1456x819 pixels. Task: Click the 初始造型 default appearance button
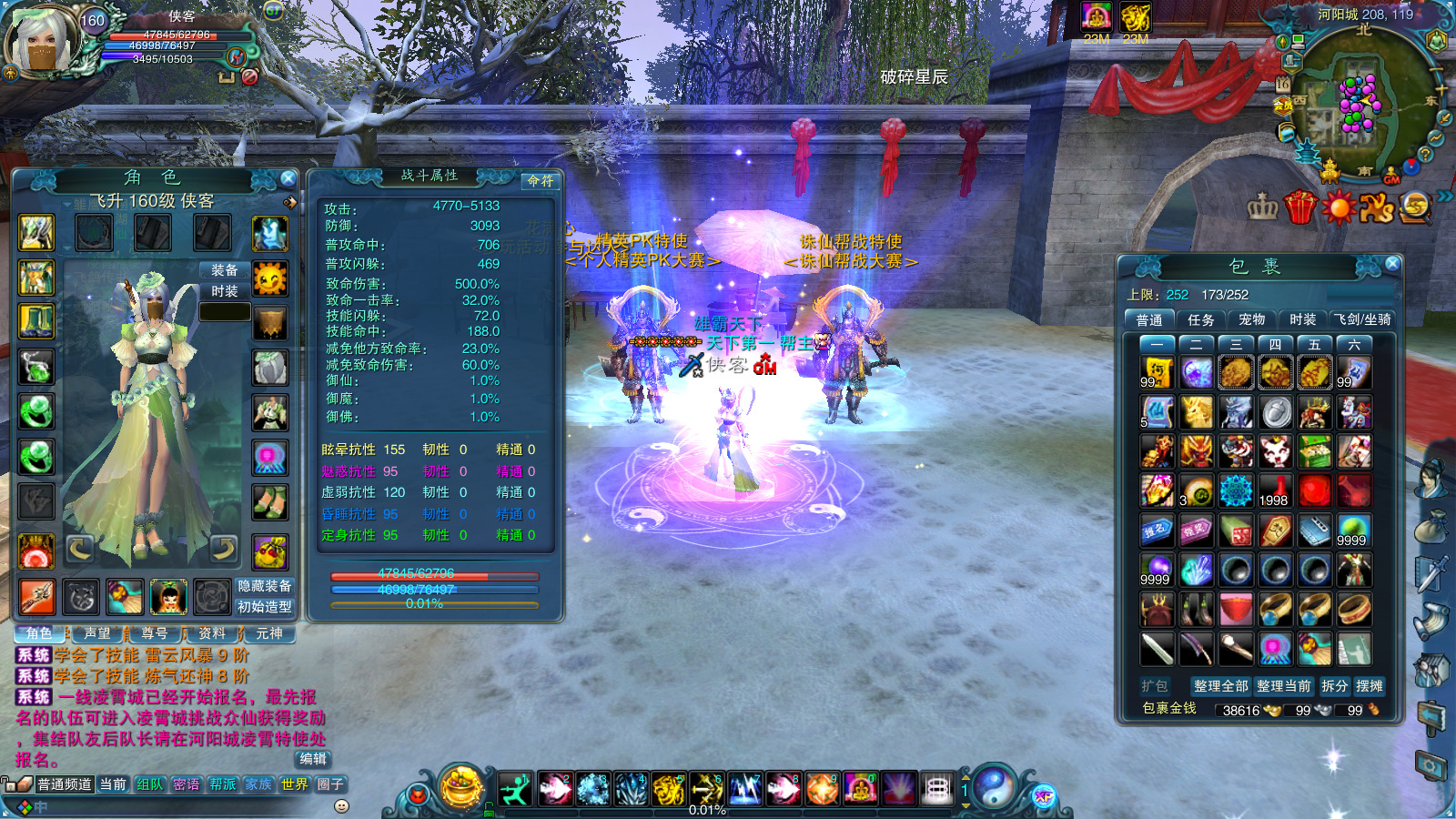coord(265,607)
